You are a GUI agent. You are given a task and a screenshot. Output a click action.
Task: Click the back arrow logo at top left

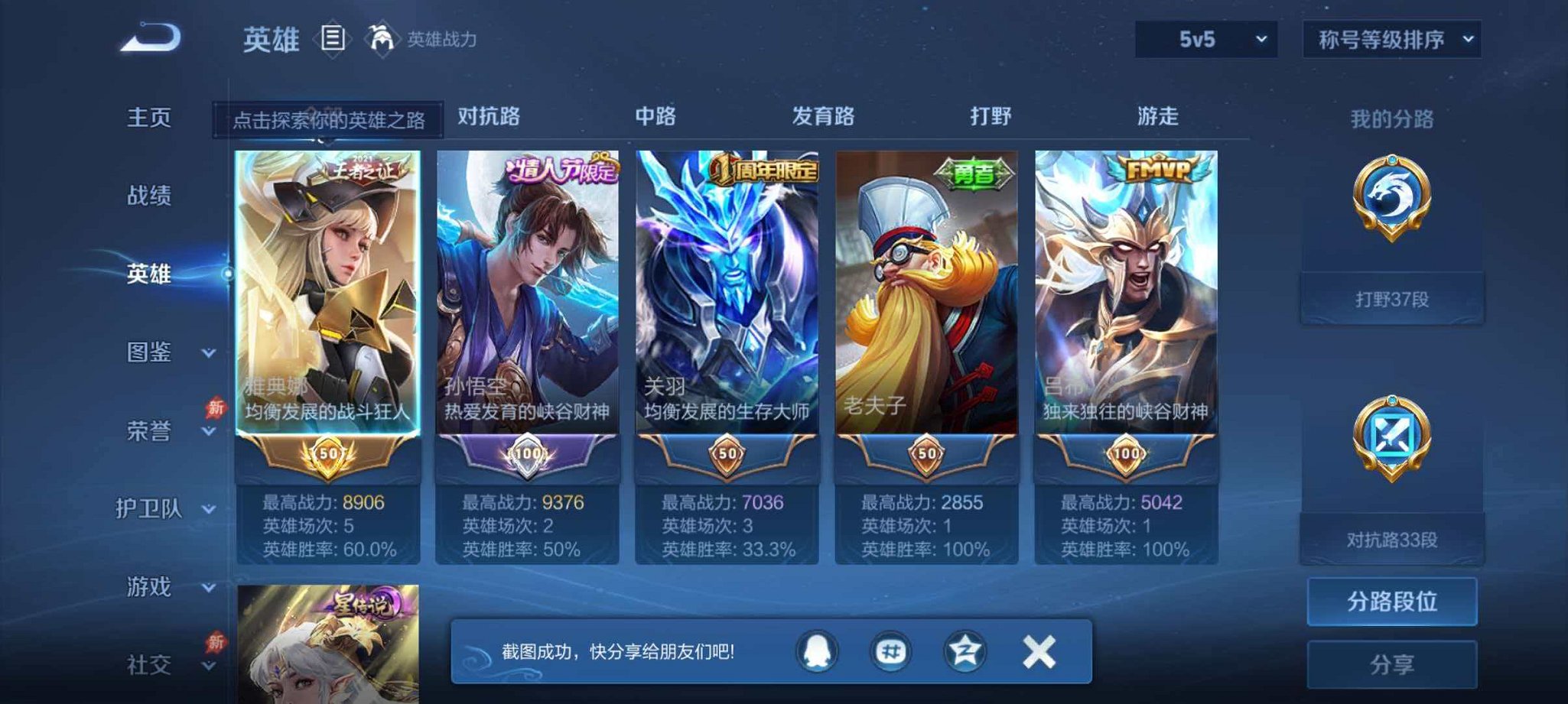tap(150, 36)
